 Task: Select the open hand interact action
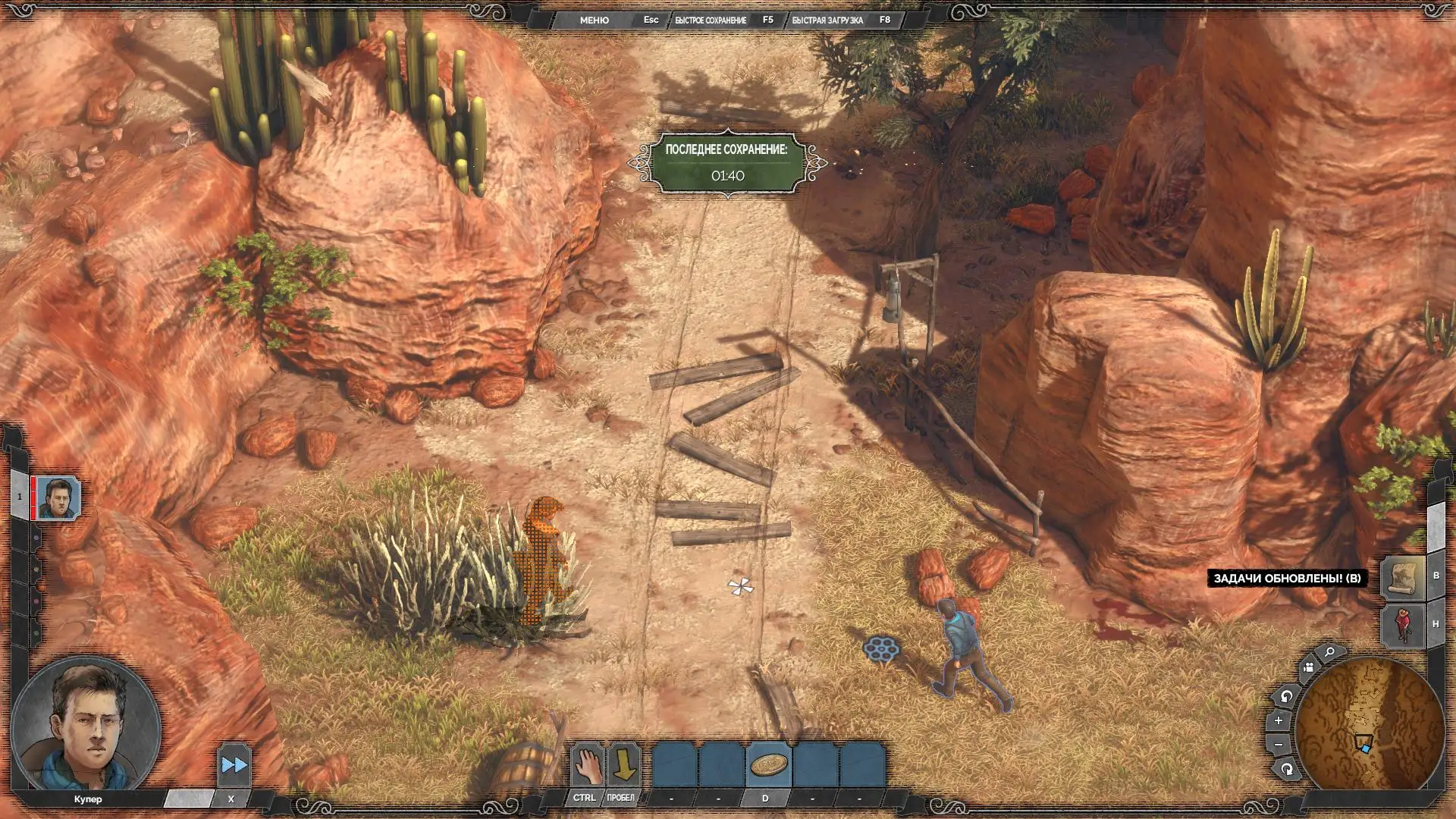(x=586, y=765)
